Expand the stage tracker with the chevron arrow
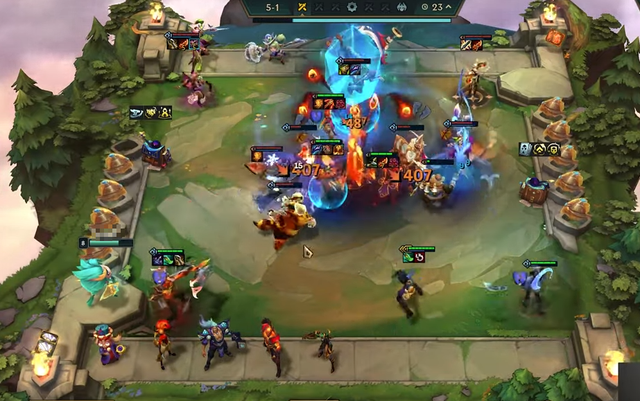This screenshot has width=640, height=401. (448, 7)
